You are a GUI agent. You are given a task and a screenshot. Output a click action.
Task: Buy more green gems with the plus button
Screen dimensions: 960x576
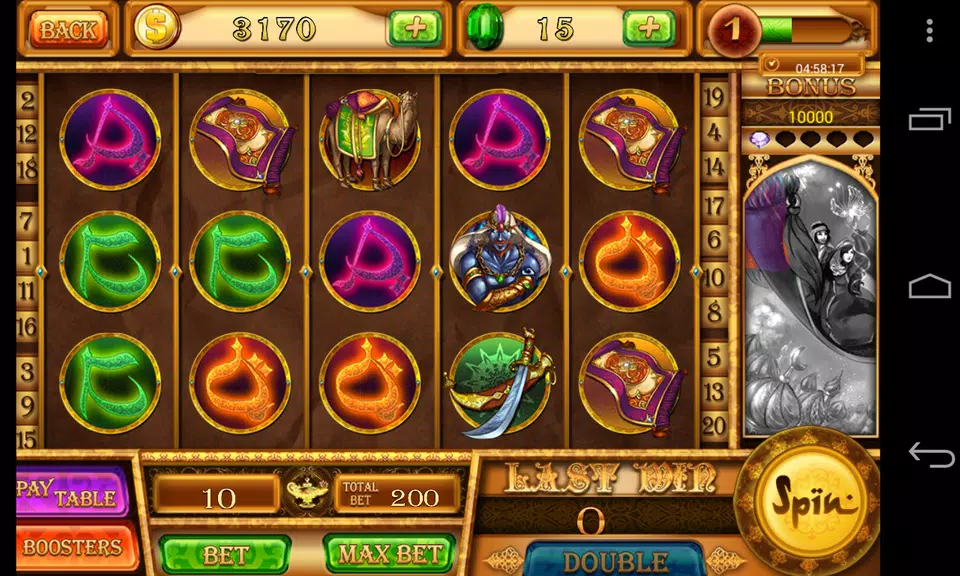tap(649, 28)
